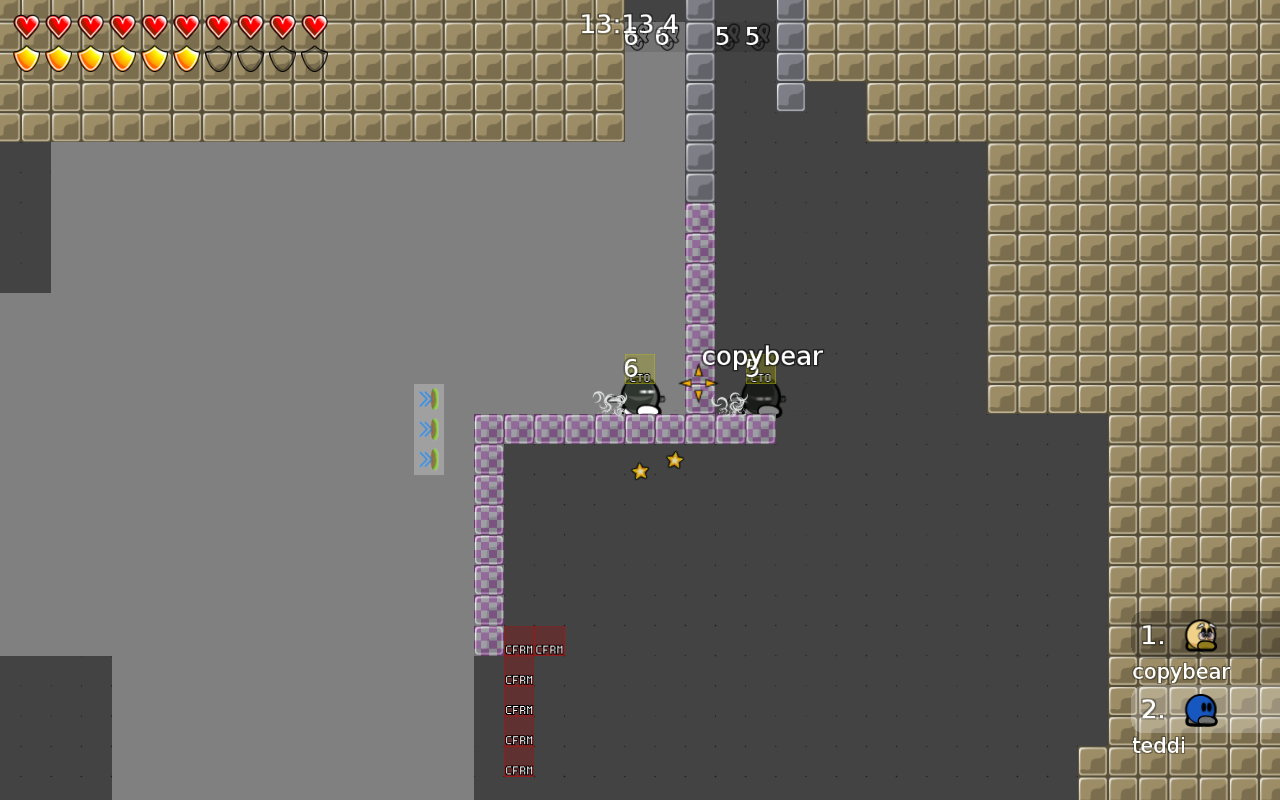Select the fifth yellow shield icon

pos(154,56)
